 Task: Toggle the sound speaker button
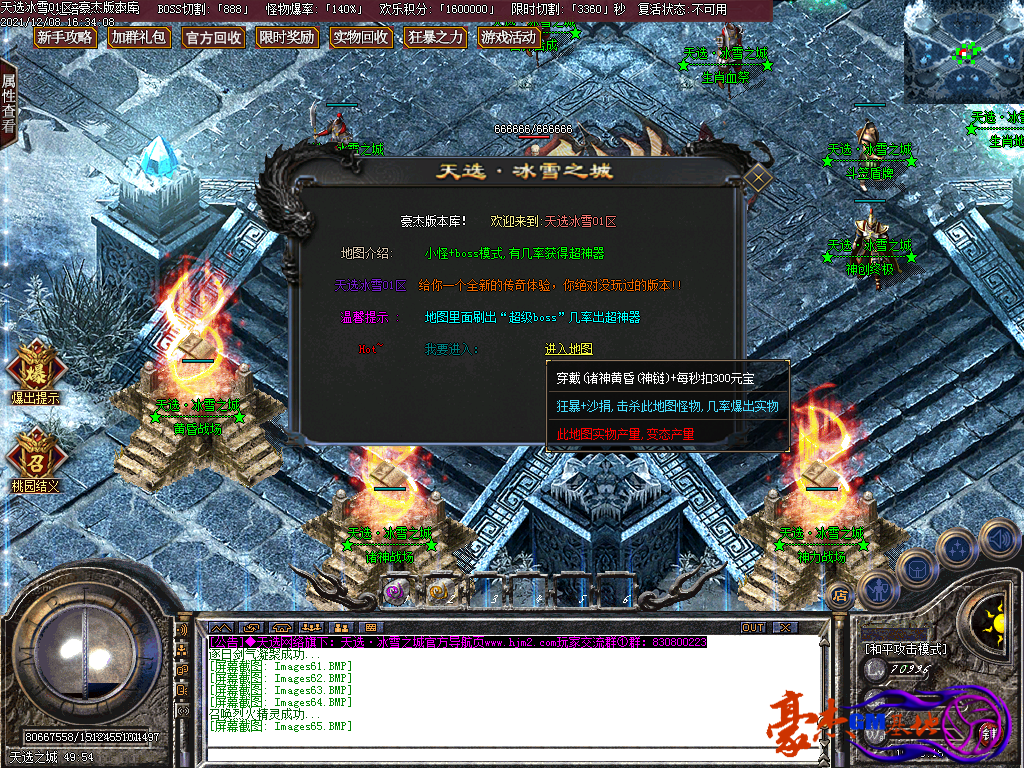tap(997, 539)
